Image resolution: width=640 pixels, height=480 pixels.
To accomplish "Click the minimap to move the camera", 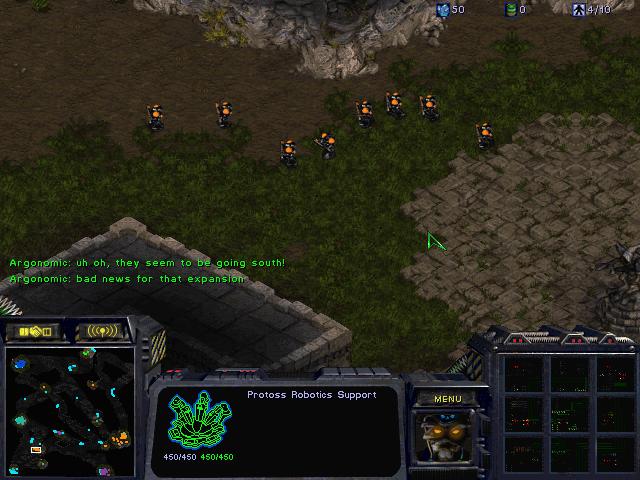I will tap(70, 411).
